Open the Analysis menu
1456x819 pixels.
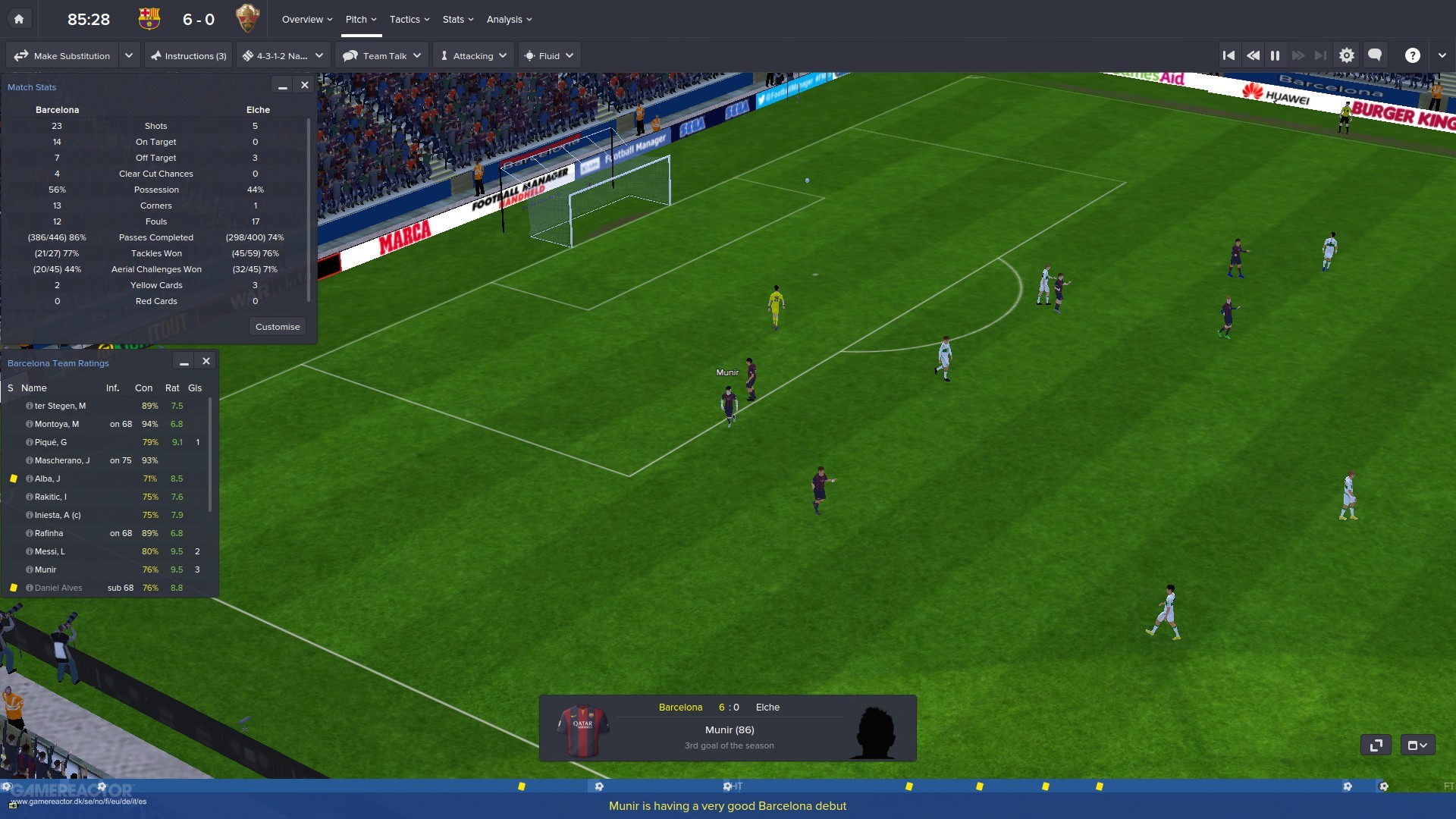coord(505,19)
